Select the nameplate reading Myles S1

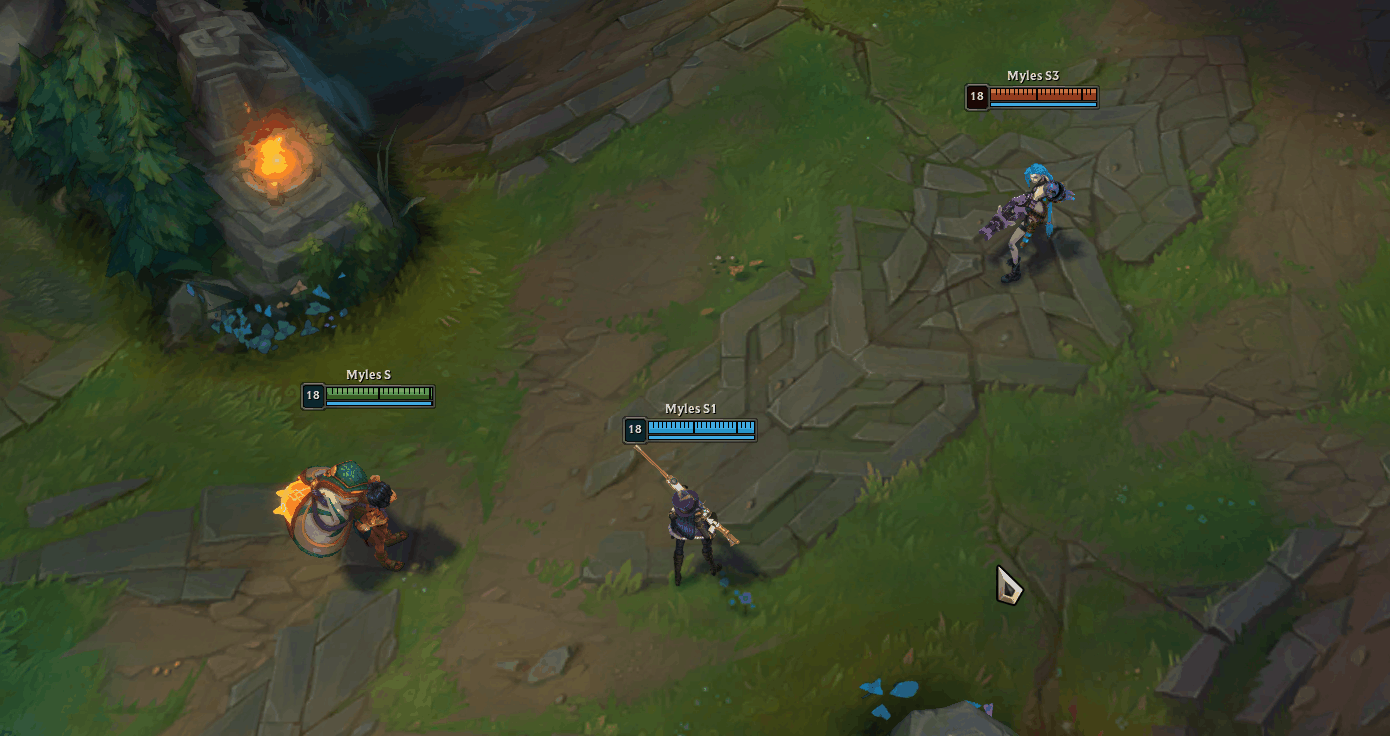point(689,408)
